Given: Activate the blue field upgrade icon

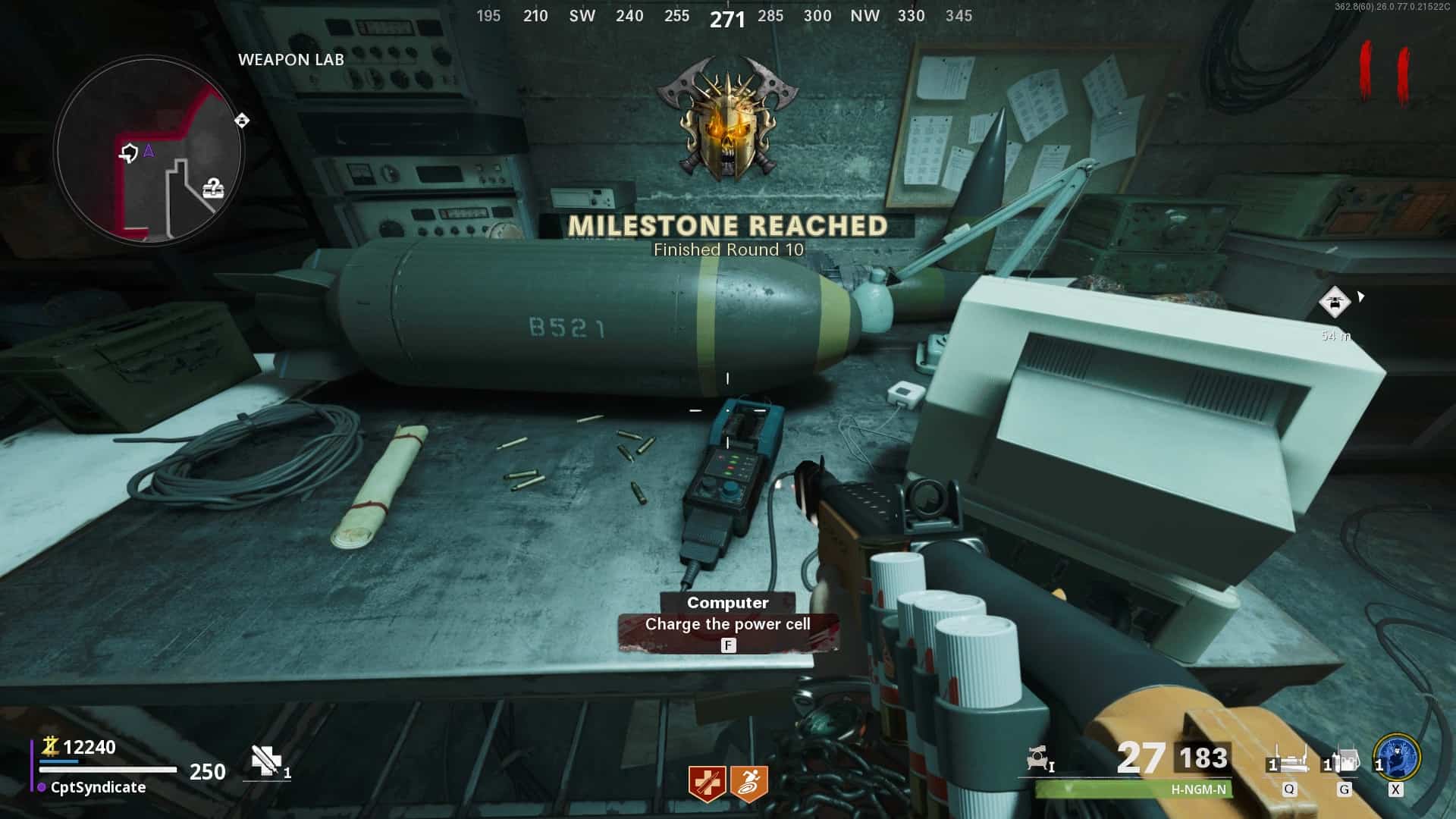Looking at the screenshot, I should (x=1396, y=756).
